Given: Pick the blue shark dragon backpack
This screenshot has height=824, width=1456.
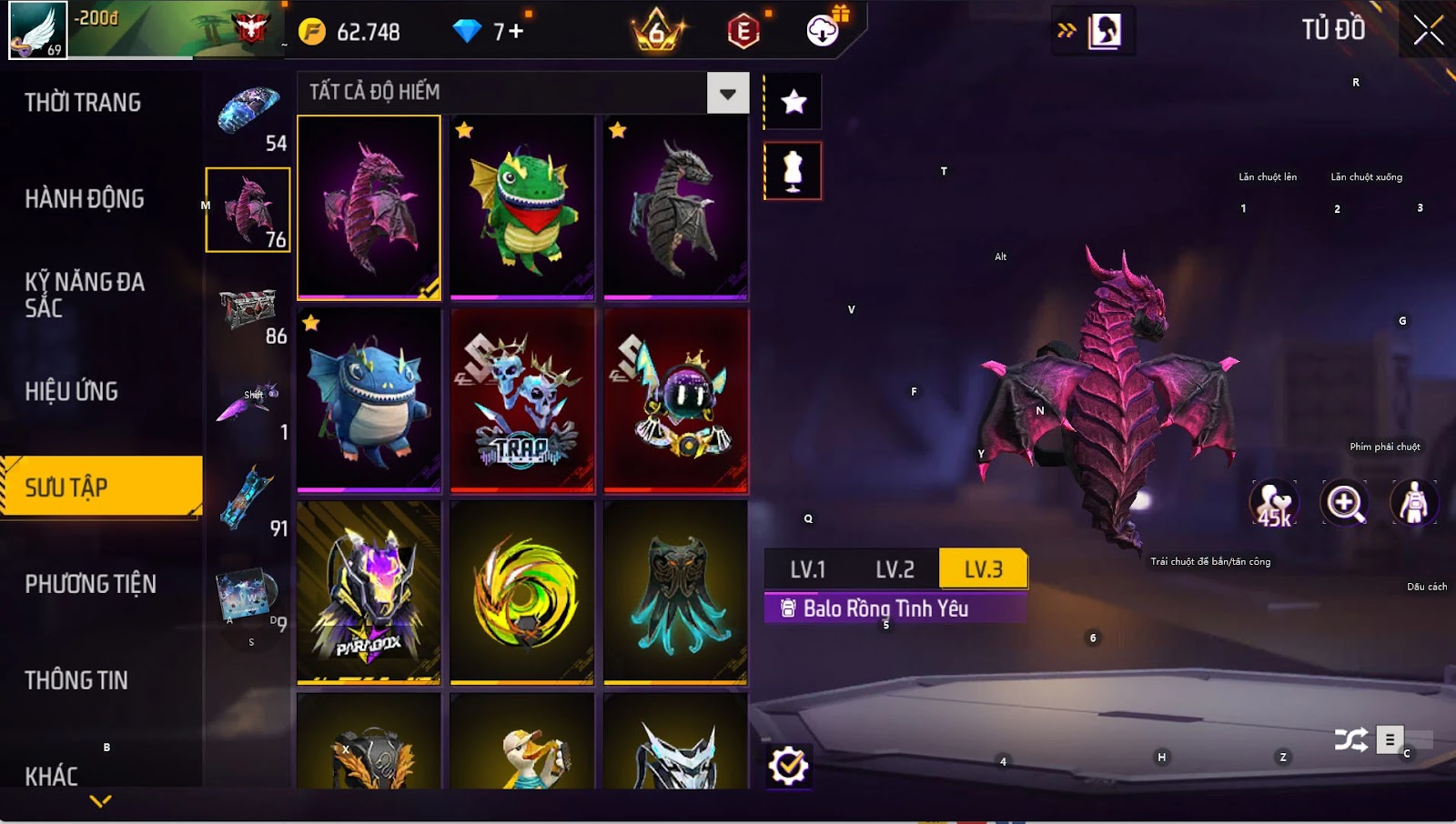Looking at the screenshot, I should coord(369,400).
